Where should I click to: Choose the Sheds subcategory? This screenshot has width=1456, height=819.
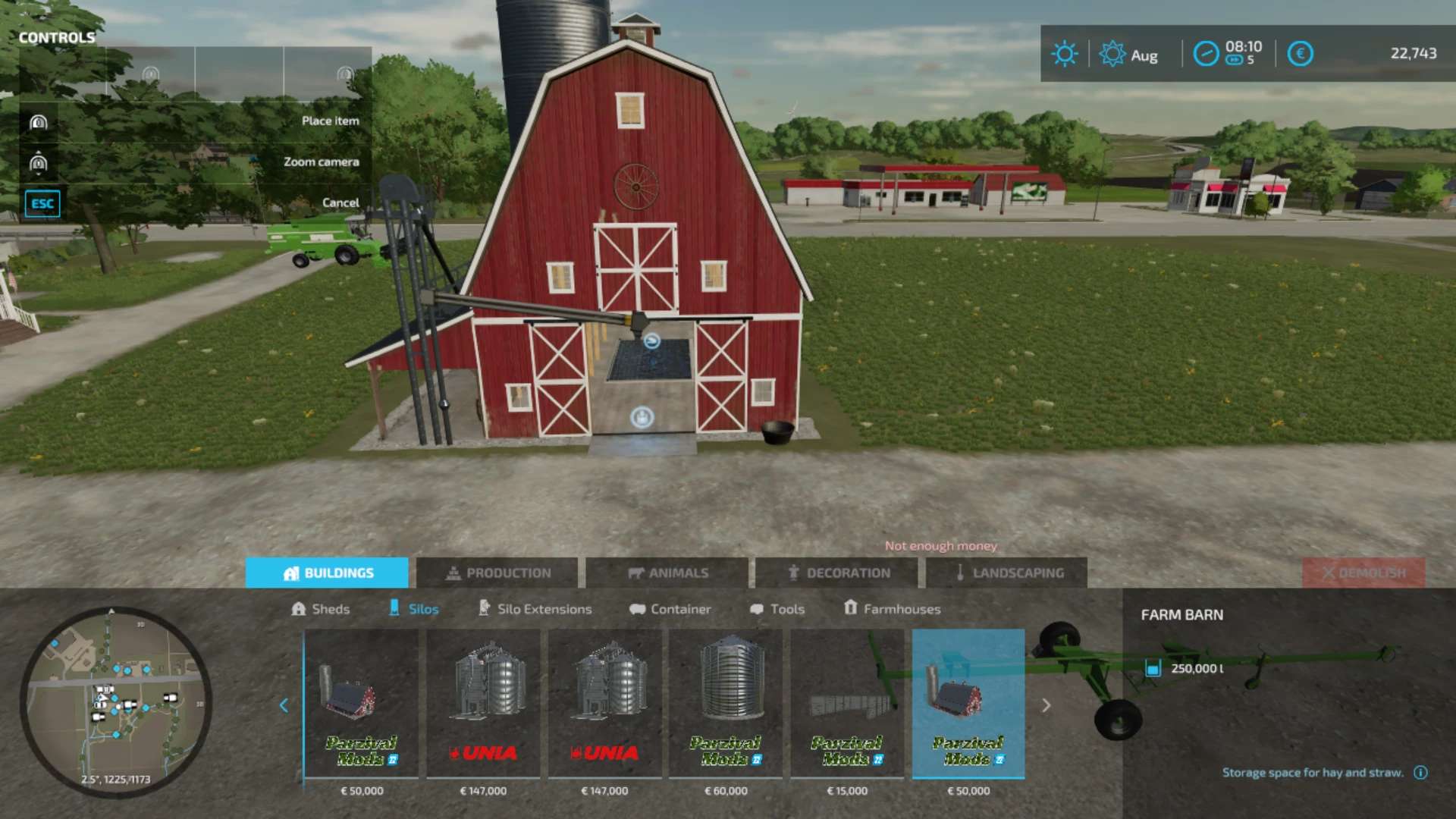pyautogui.click(x=321, y=609)
